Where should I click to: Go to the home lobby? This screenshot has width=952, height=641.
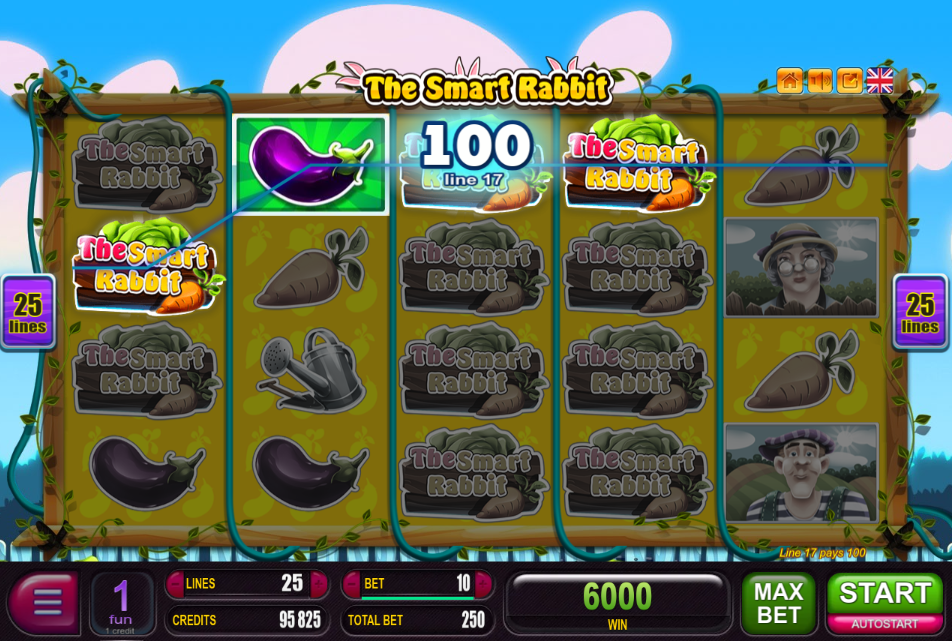[790, 81]
